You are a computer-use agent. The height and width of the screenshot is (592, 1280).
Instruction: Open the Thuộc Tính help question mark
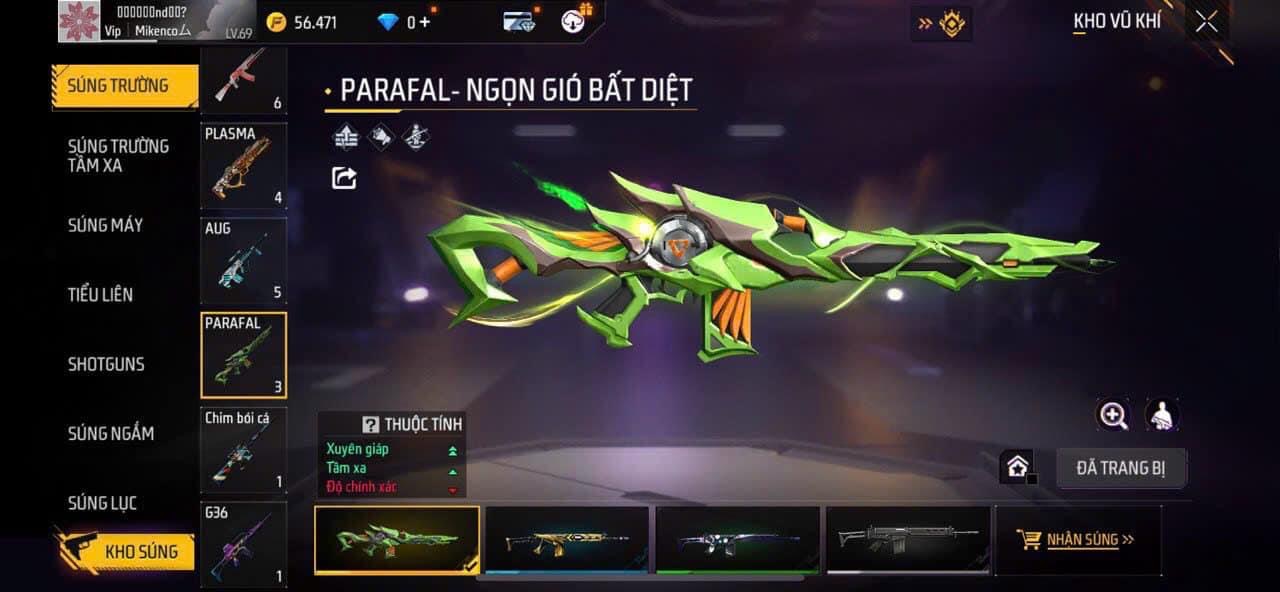pyautogui.click(x=370, y=425)
